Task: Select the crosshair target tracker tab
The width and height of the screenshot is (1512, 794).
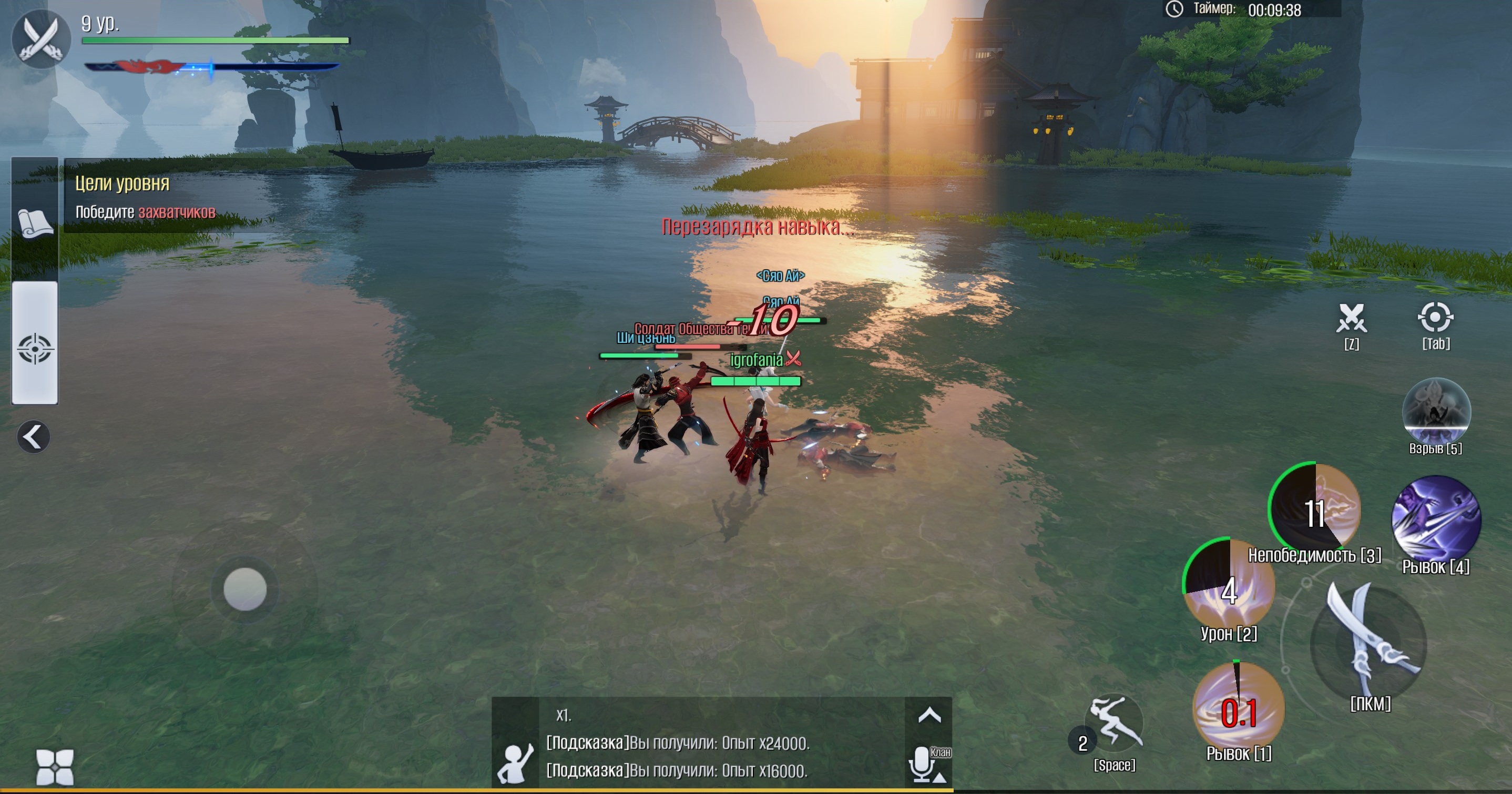Action: [35, 348]
